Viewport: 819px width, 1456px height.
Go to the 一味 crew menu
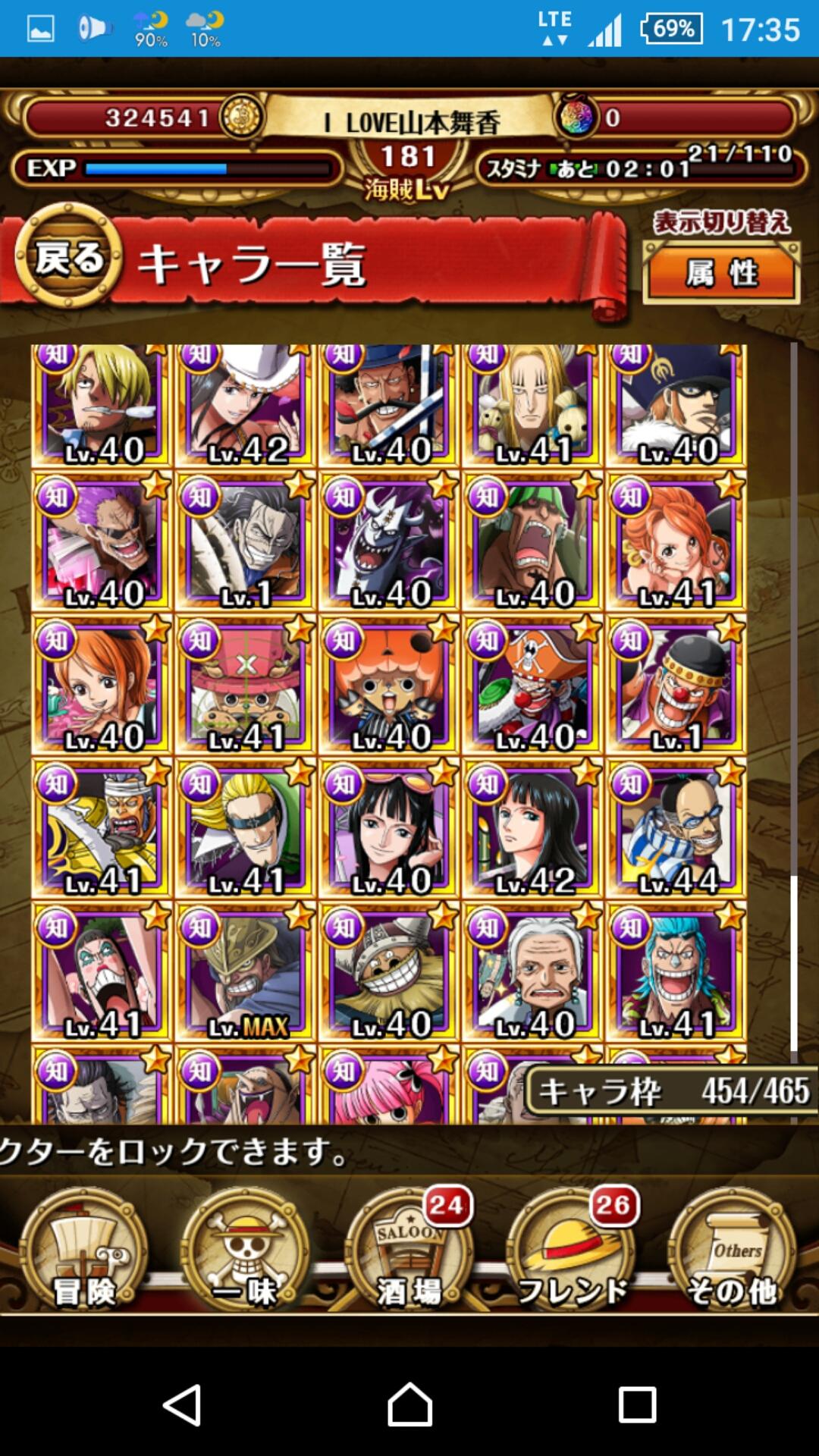point(245,1253)
